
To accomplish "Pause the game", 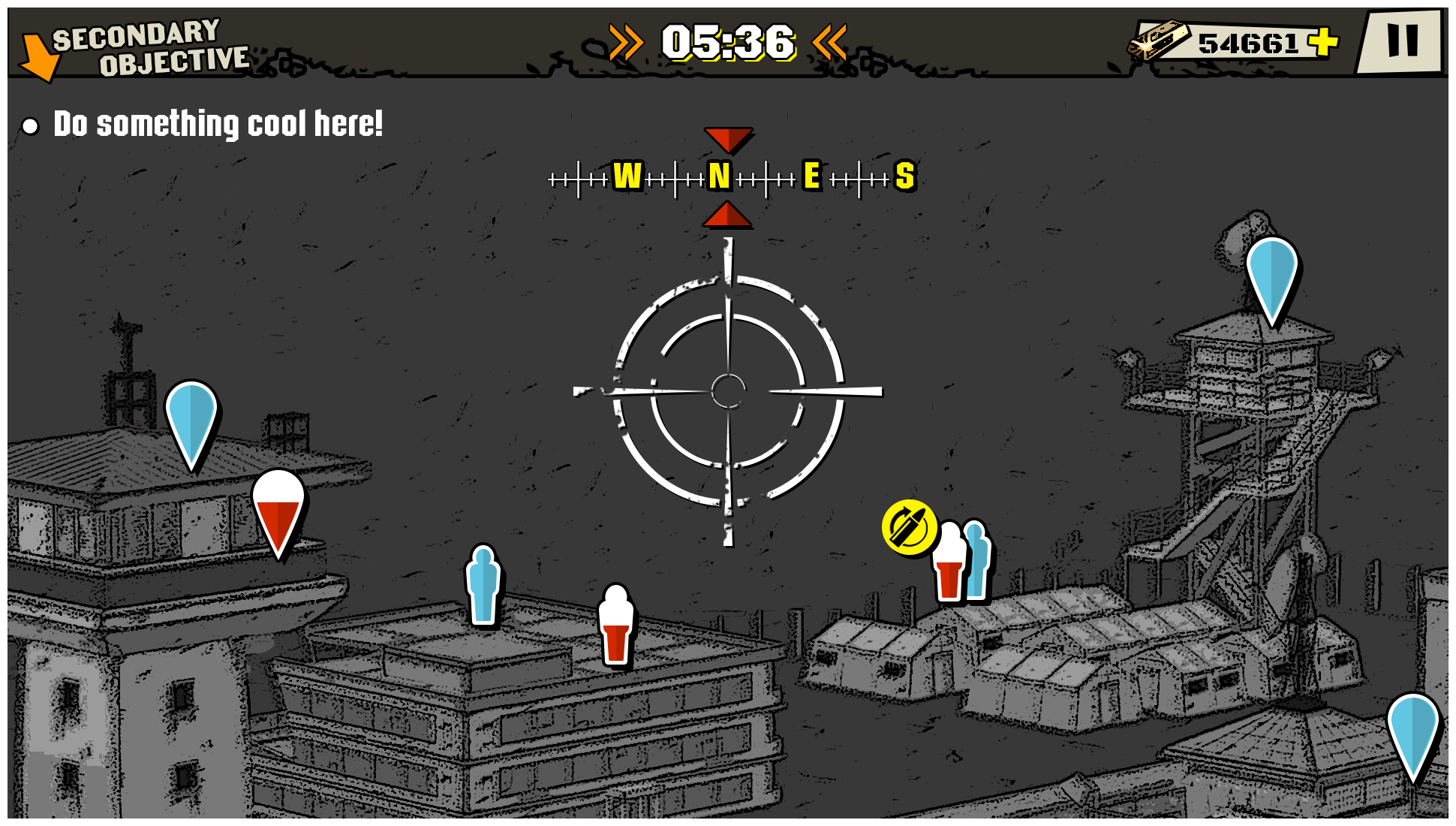I will coord(1402,41).
